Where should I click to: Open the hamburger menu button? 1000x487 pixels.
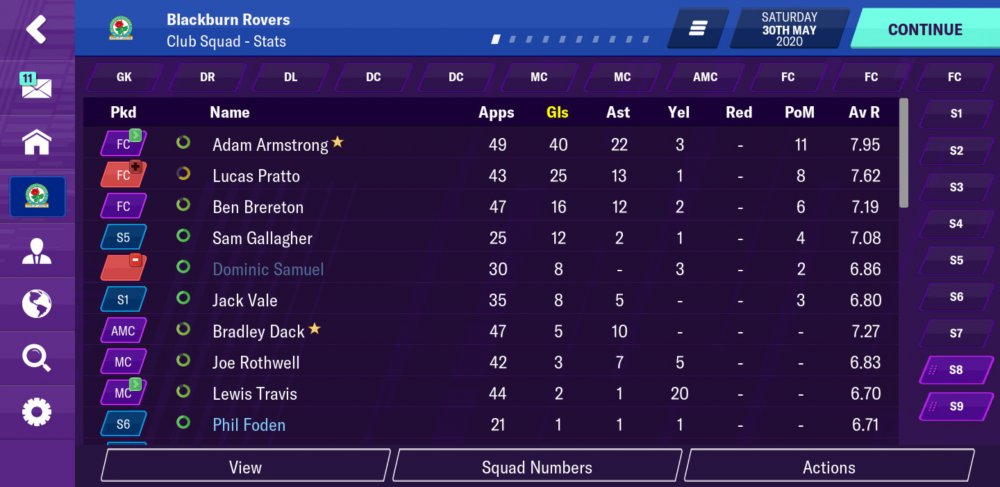[x=698, y=29]
